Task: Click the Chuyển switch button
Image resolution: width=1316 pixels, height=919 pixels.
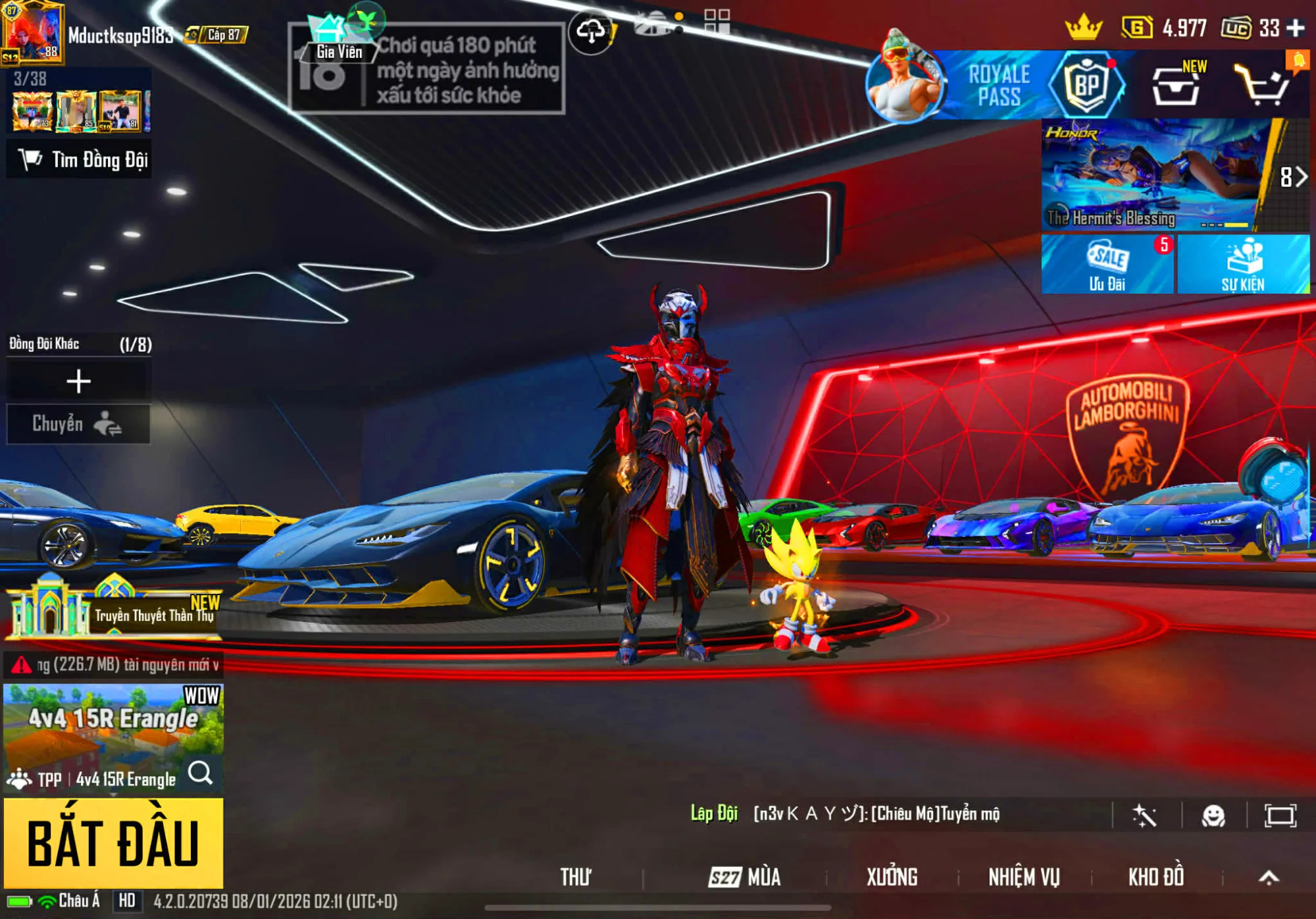Action: pyautogui.click(x=78, y=424)
